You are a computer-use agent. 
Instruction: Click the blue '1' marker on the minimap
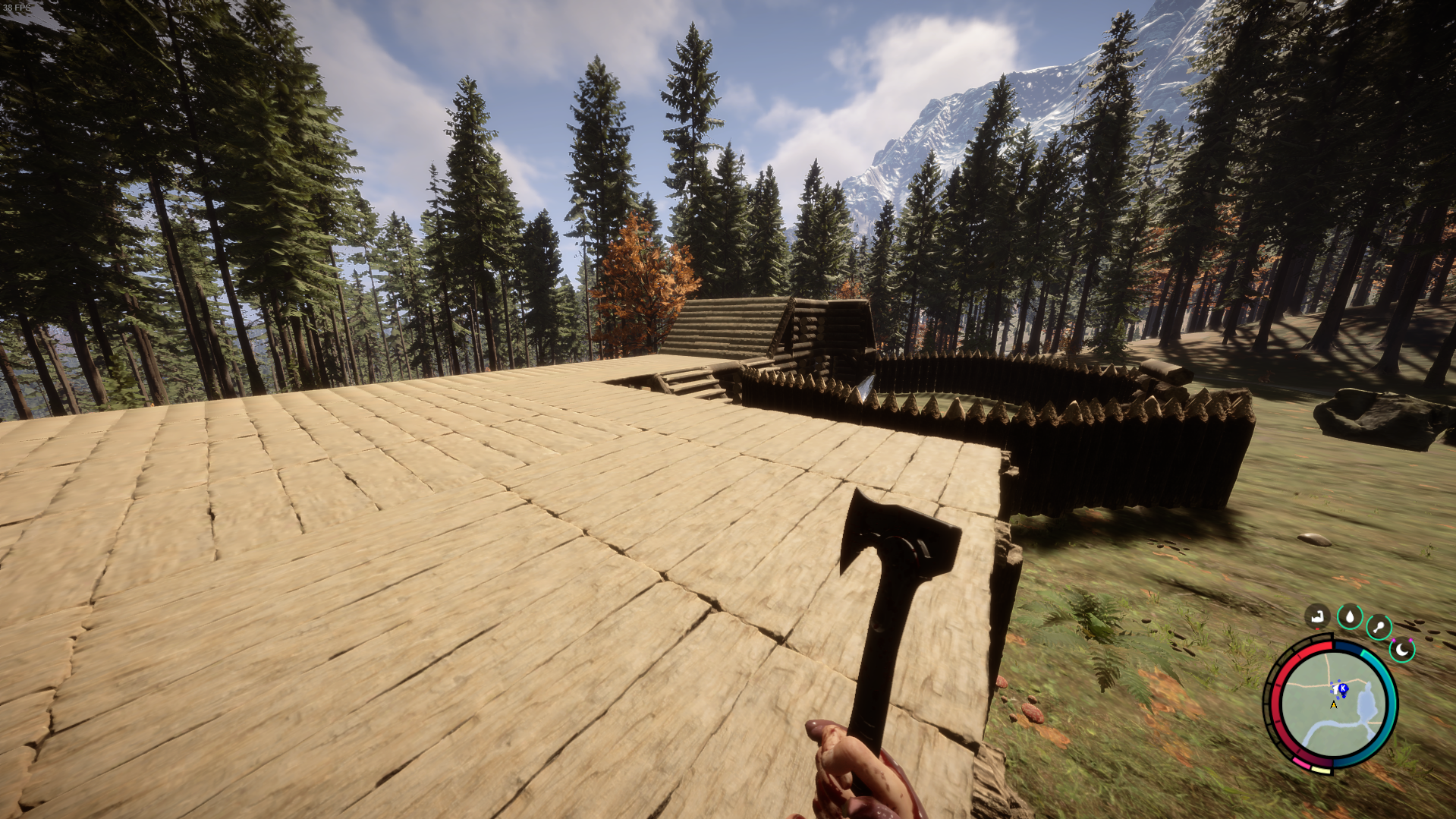coord(1335,688)
